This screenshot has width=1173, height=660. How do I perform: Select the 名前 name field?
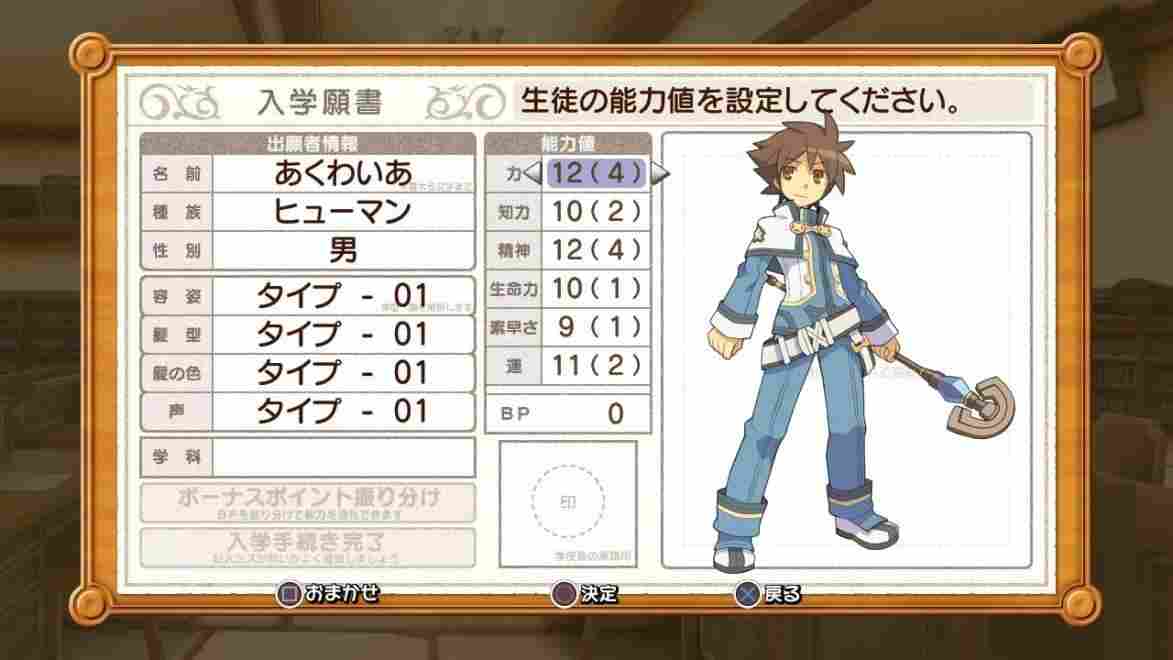pos(342,173)
